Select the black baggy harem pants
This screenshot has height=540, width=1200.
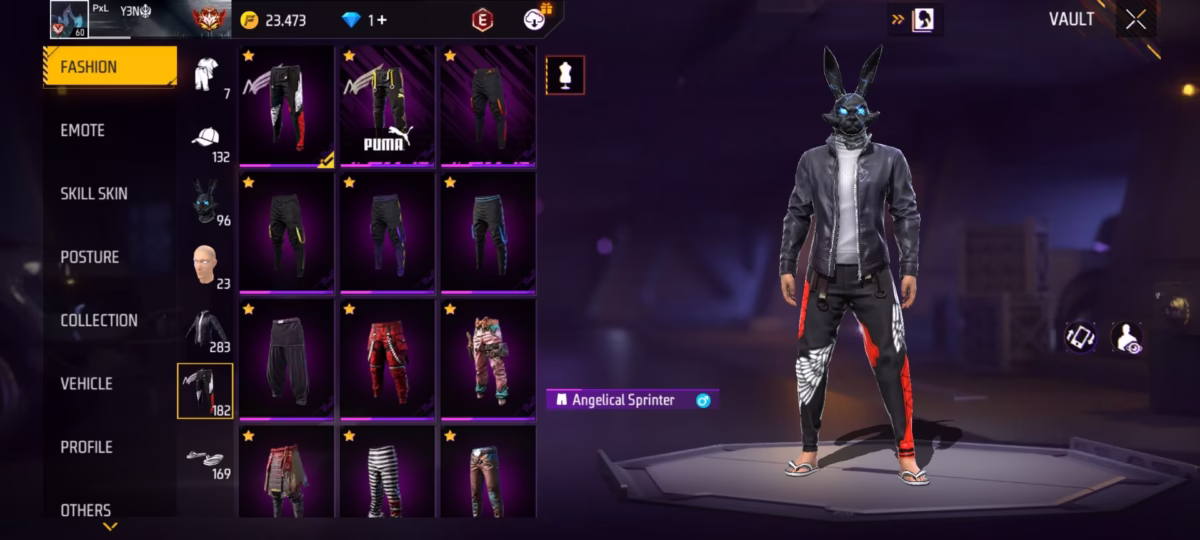(287, 358)
